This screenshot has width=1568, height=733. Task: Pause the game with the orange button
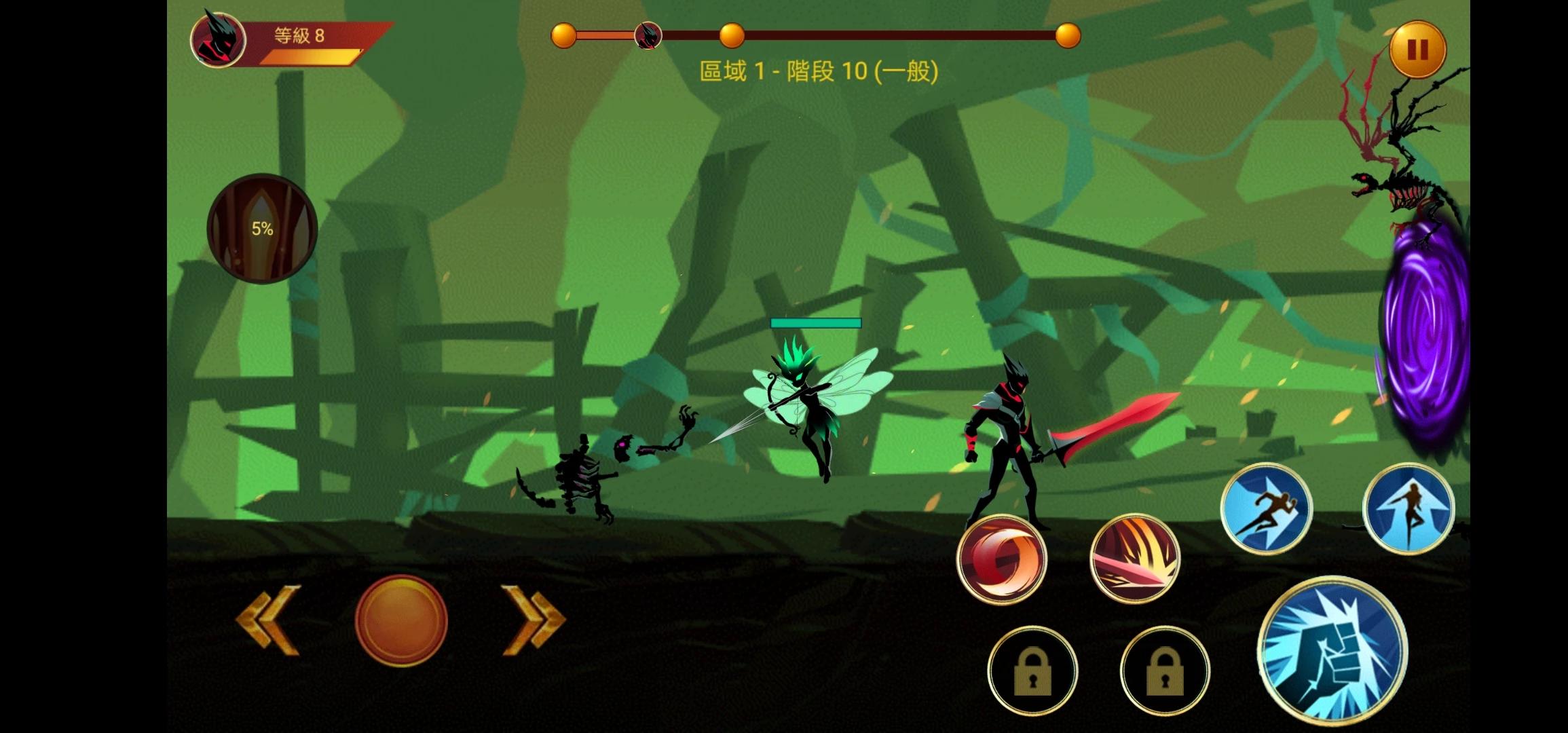(x=1417, y=49)
